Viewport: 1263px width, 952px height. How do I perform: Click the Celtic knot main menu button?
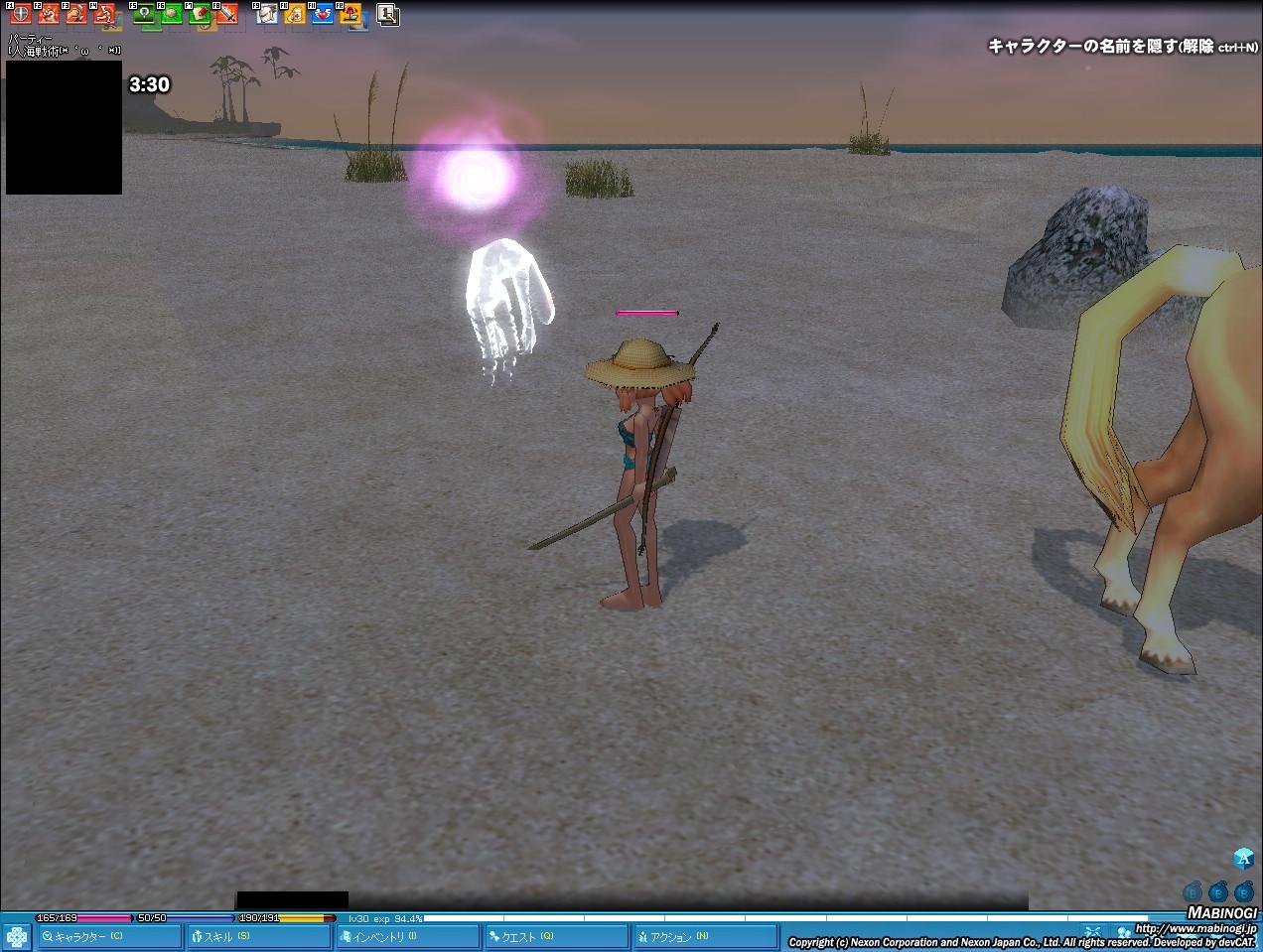tap(17, 936)
